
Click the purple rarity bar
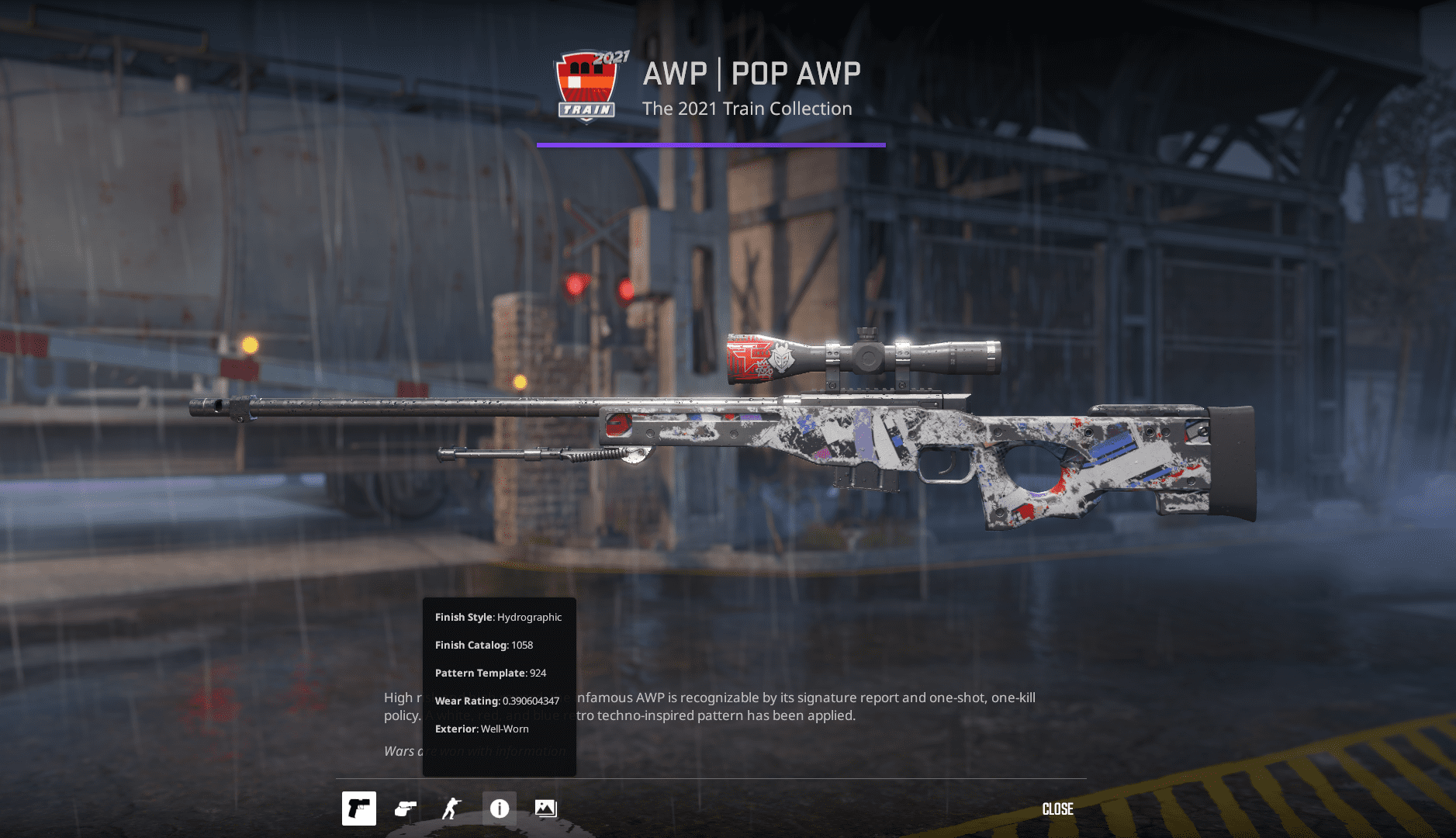point(711,144)
